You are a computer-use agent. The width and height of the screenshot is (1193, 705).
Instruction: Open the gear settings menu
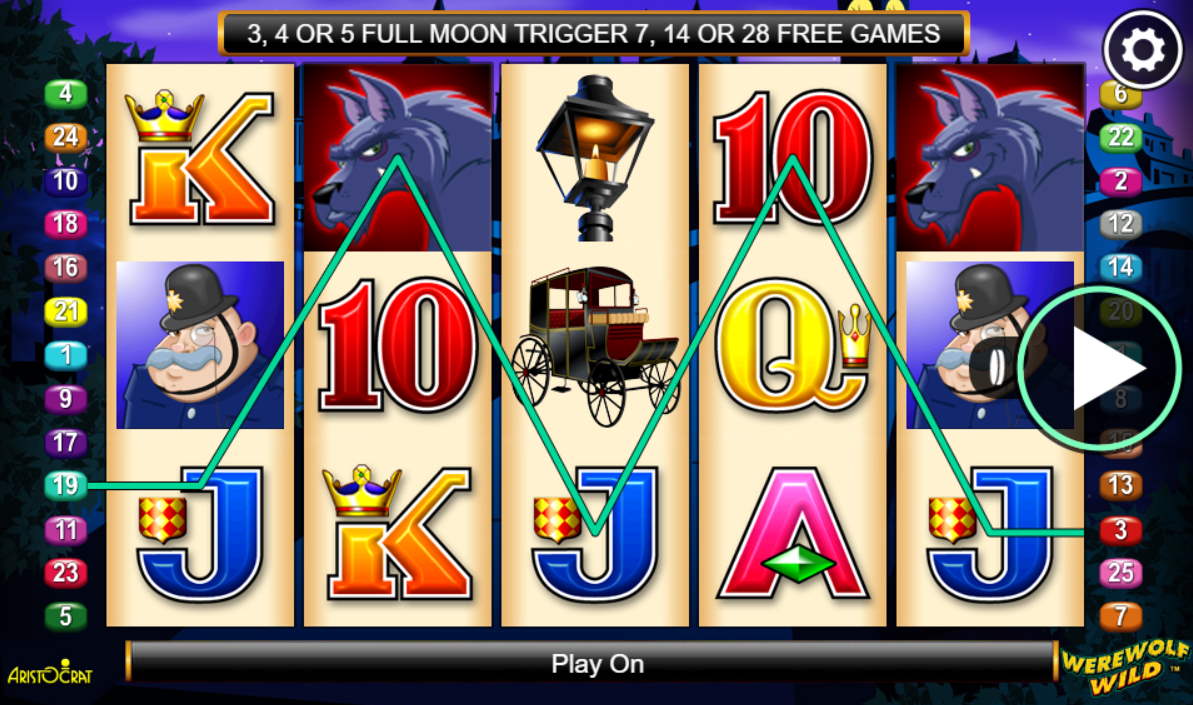[1143, 51]
